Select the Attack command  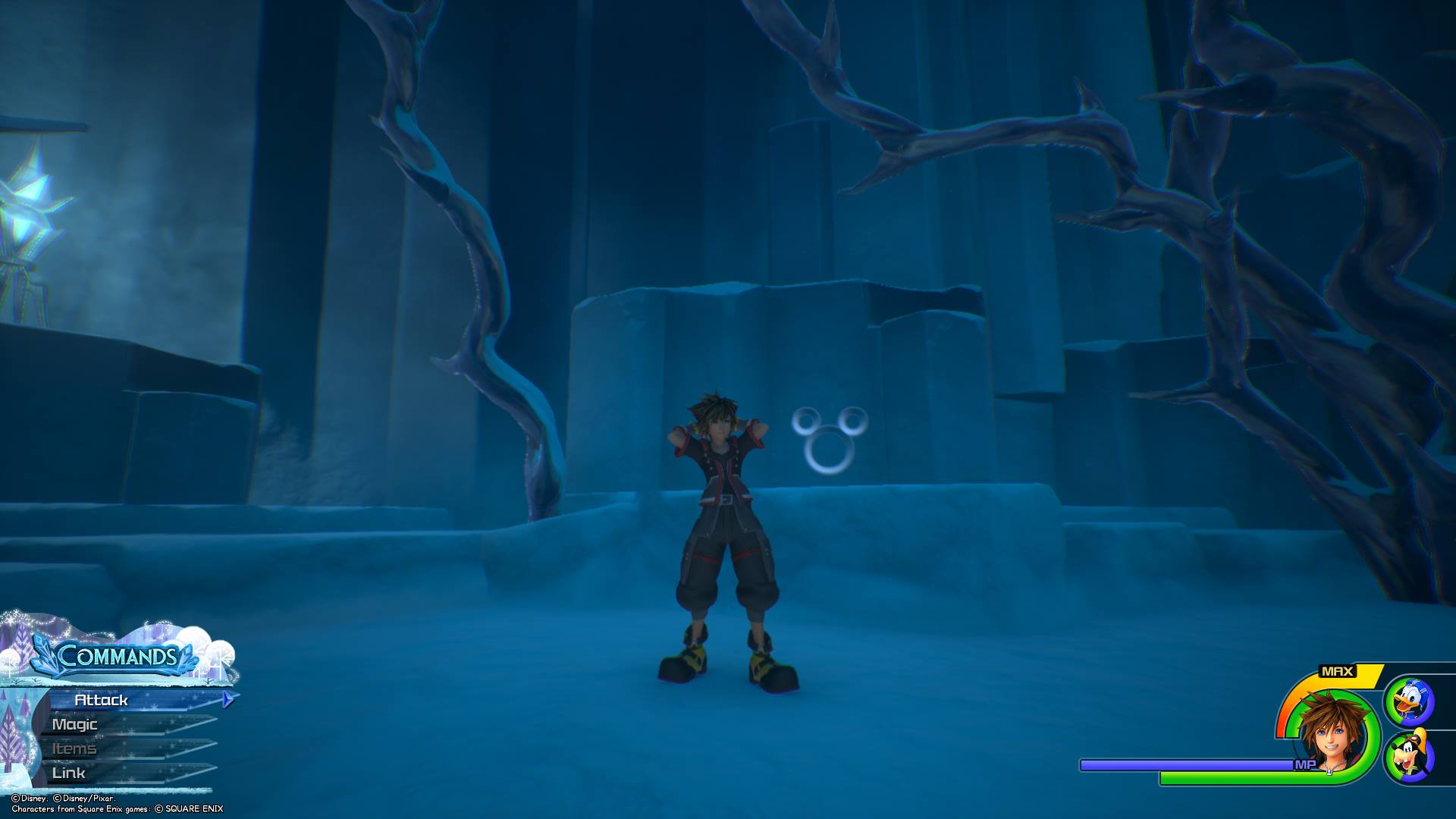coord(102,700)
